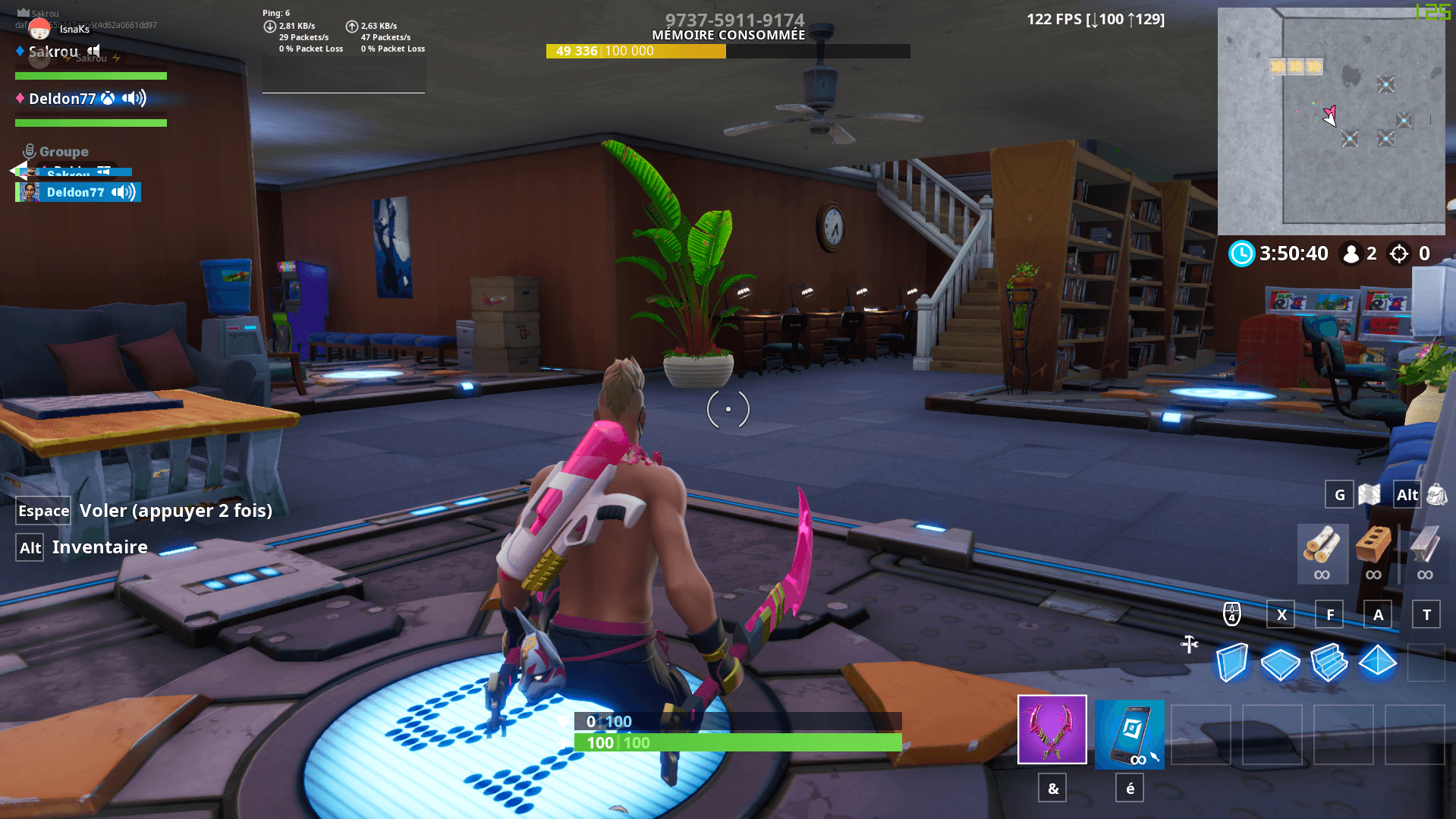Toggle the microphone icon beside Groupe
Viewport: 1456px width, 819px height.
pos(29,150)
